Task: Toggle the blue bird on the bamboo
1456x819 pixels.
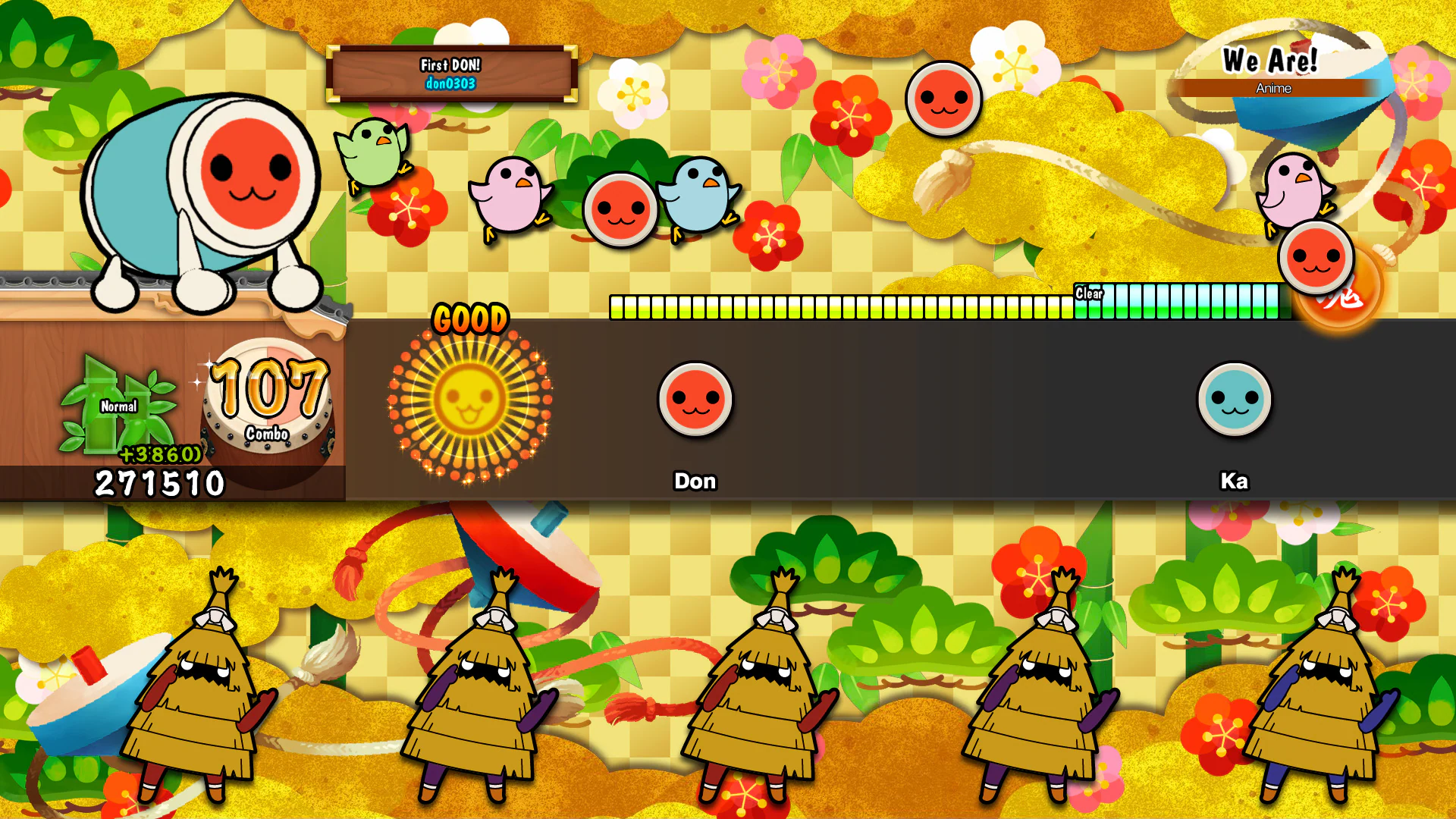Action: point(698,193)
